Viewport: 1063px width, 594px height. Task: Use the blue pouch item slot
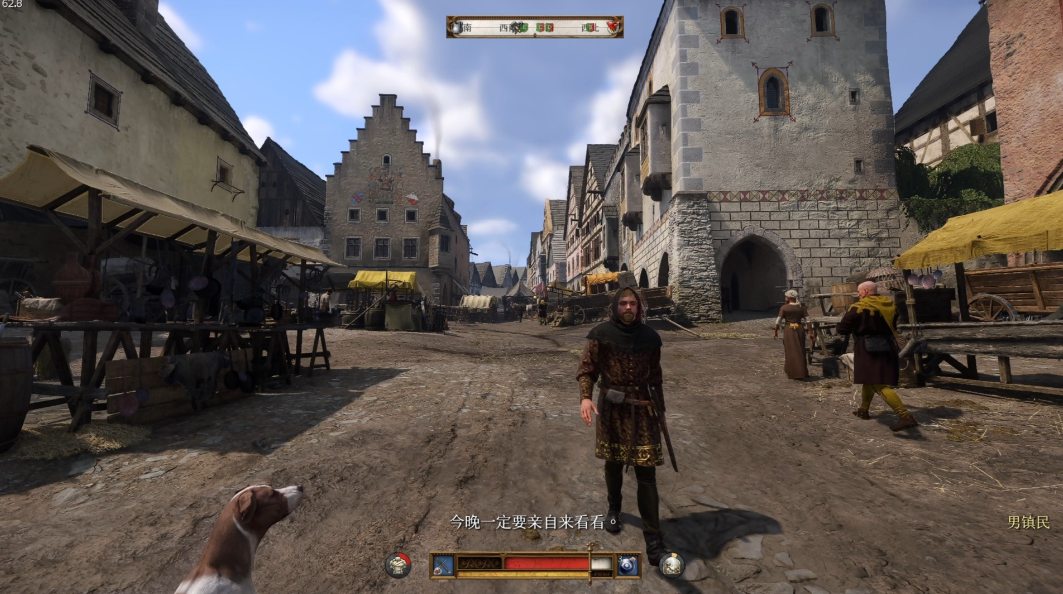click(628, 565)
